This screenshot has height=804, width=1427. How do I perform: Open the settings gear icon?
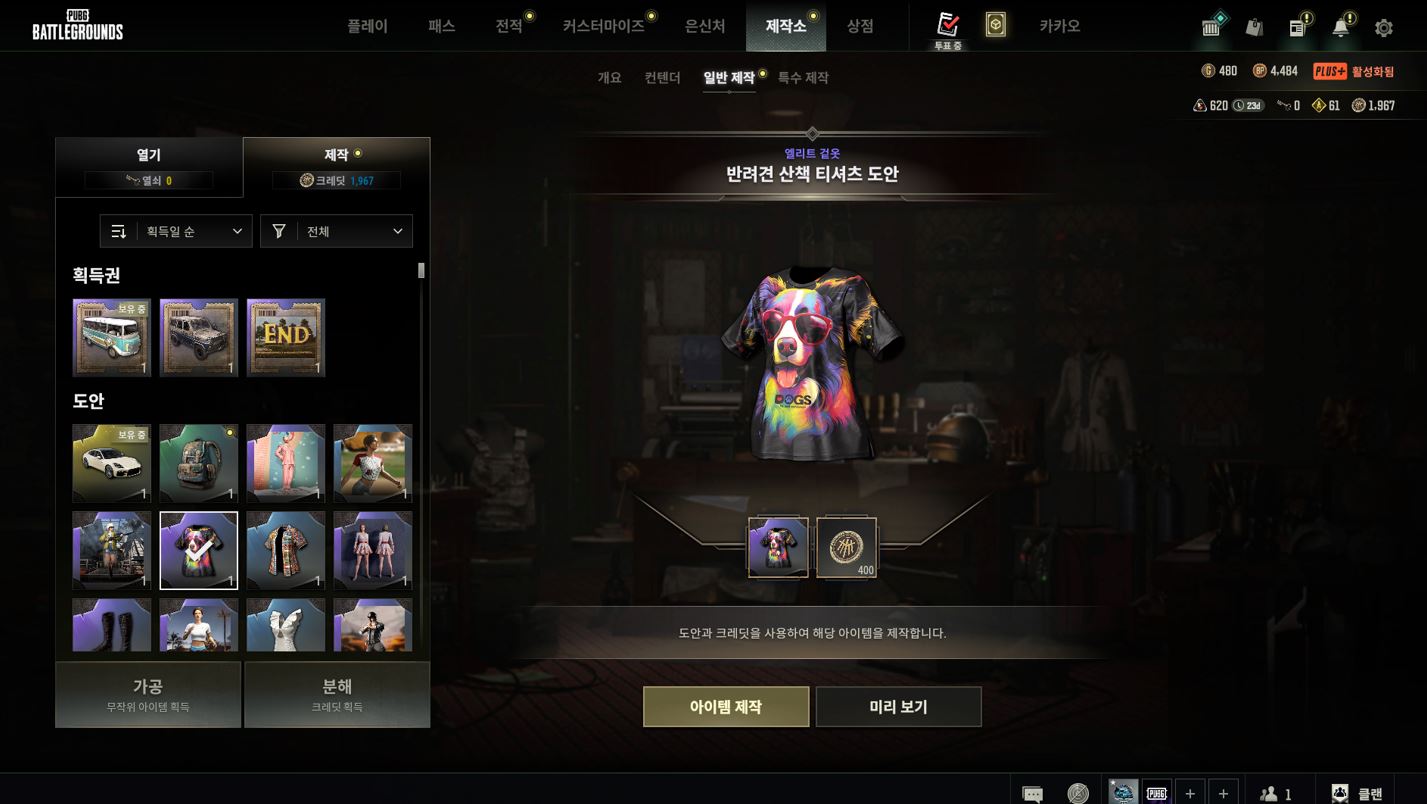point(1384,28)
